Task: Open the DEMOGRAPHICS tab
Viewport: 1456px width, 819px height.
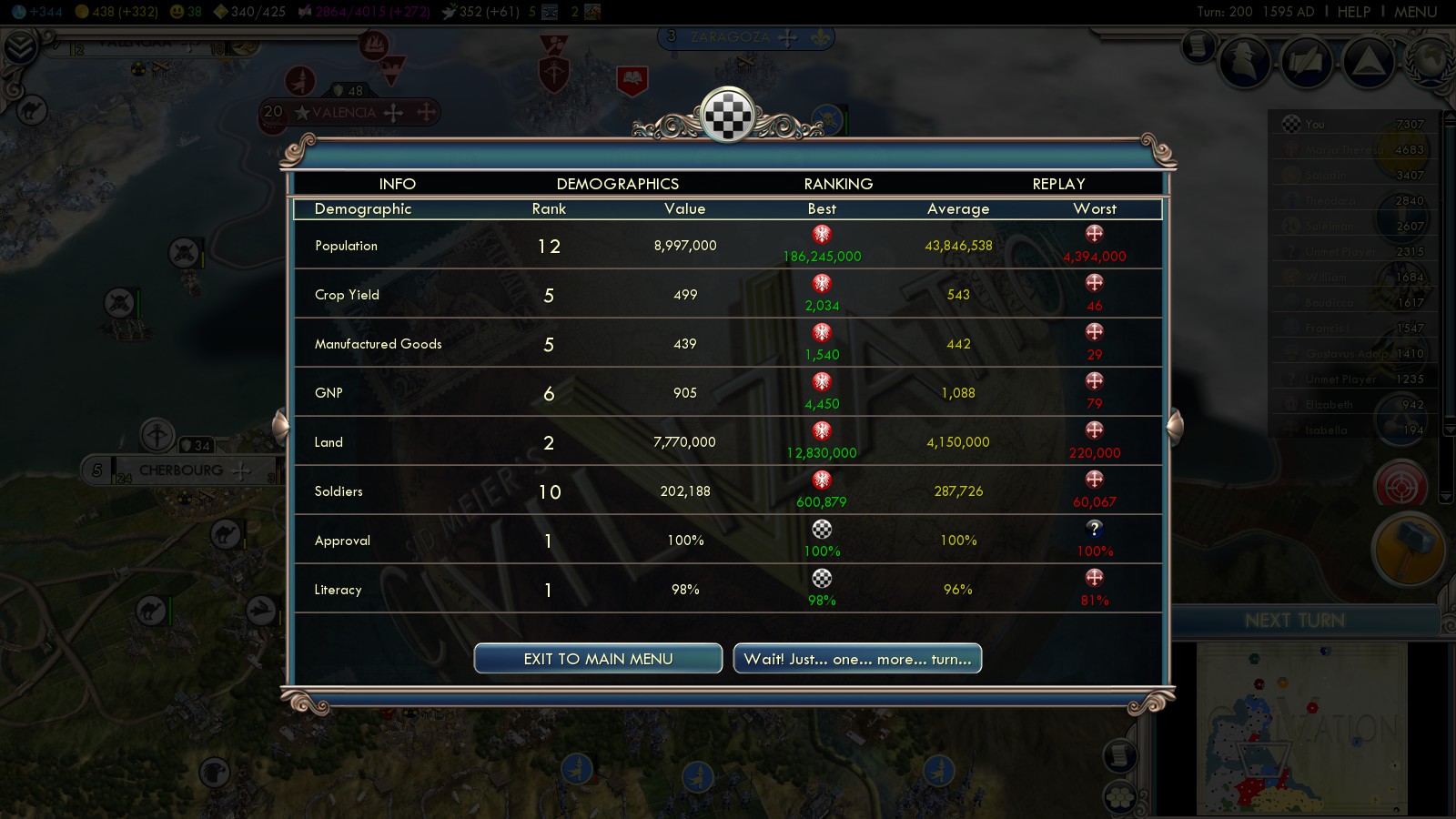Action: click(617, 184)
